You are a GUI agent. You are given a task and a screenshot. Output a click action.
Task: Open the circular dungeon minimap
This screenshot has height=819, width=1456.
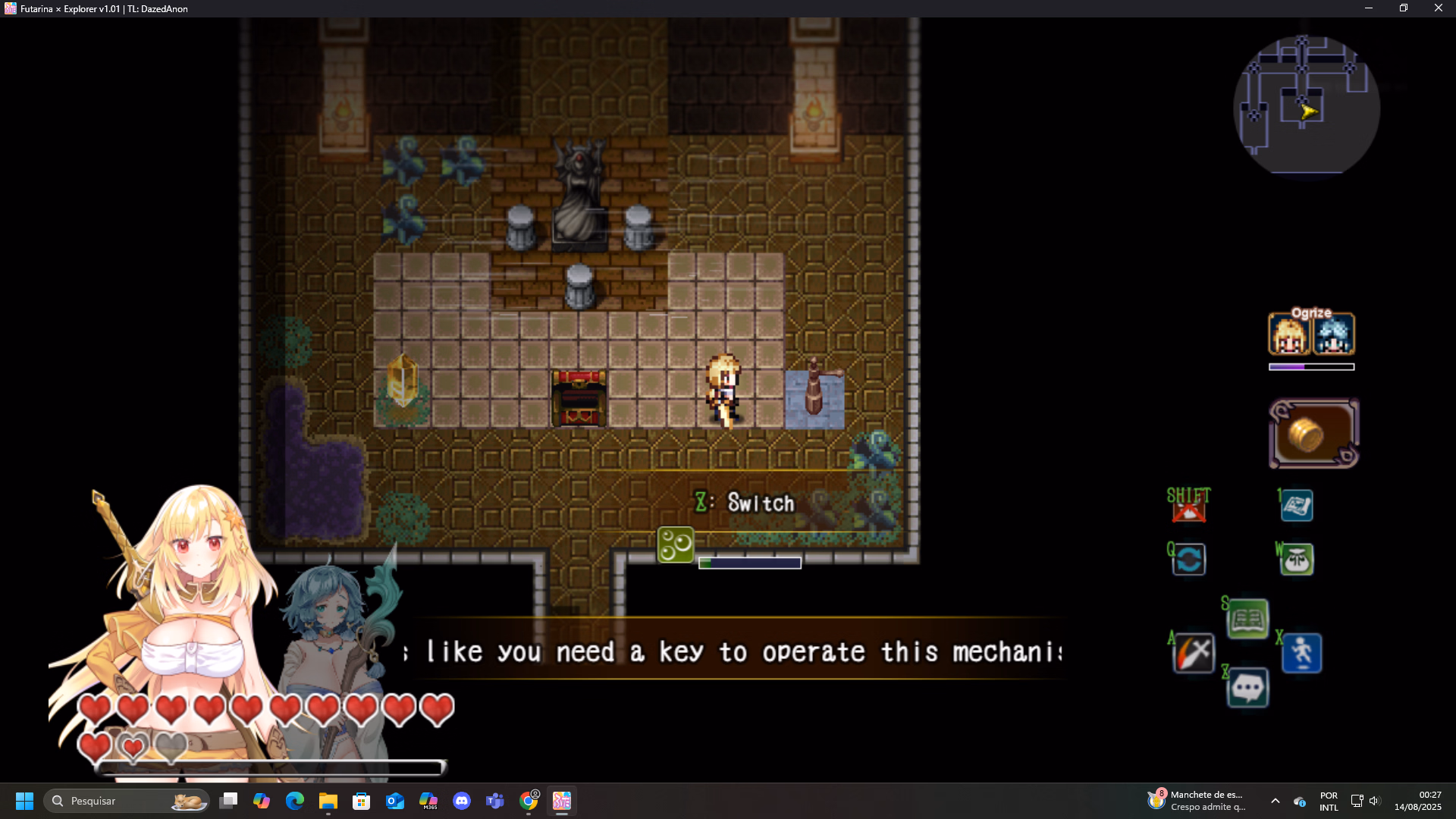click(1307, 105)
